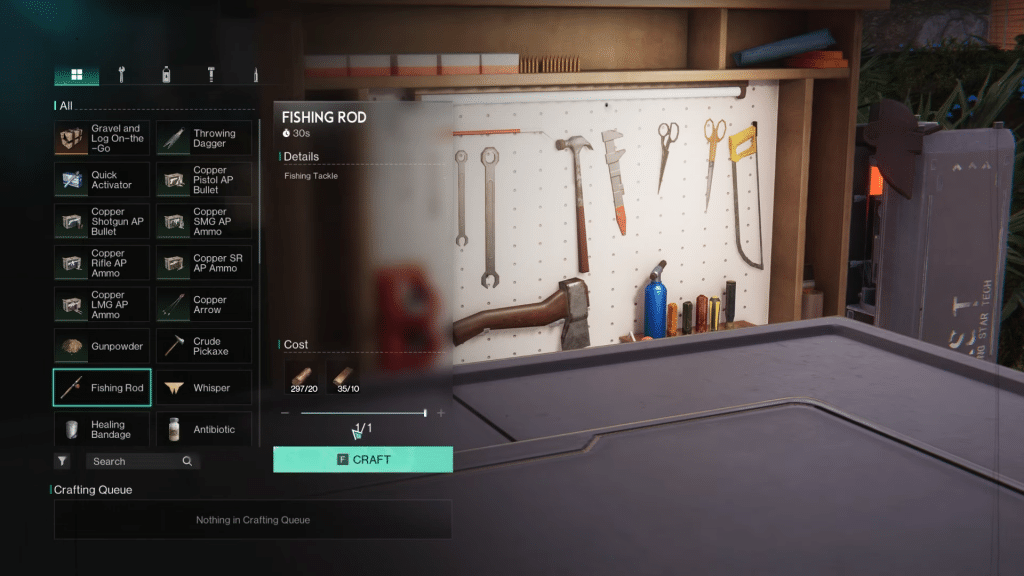Choose the Throwing Dagger recipe
Viewport: 1024px width, 576px height.
click(204, 138)
